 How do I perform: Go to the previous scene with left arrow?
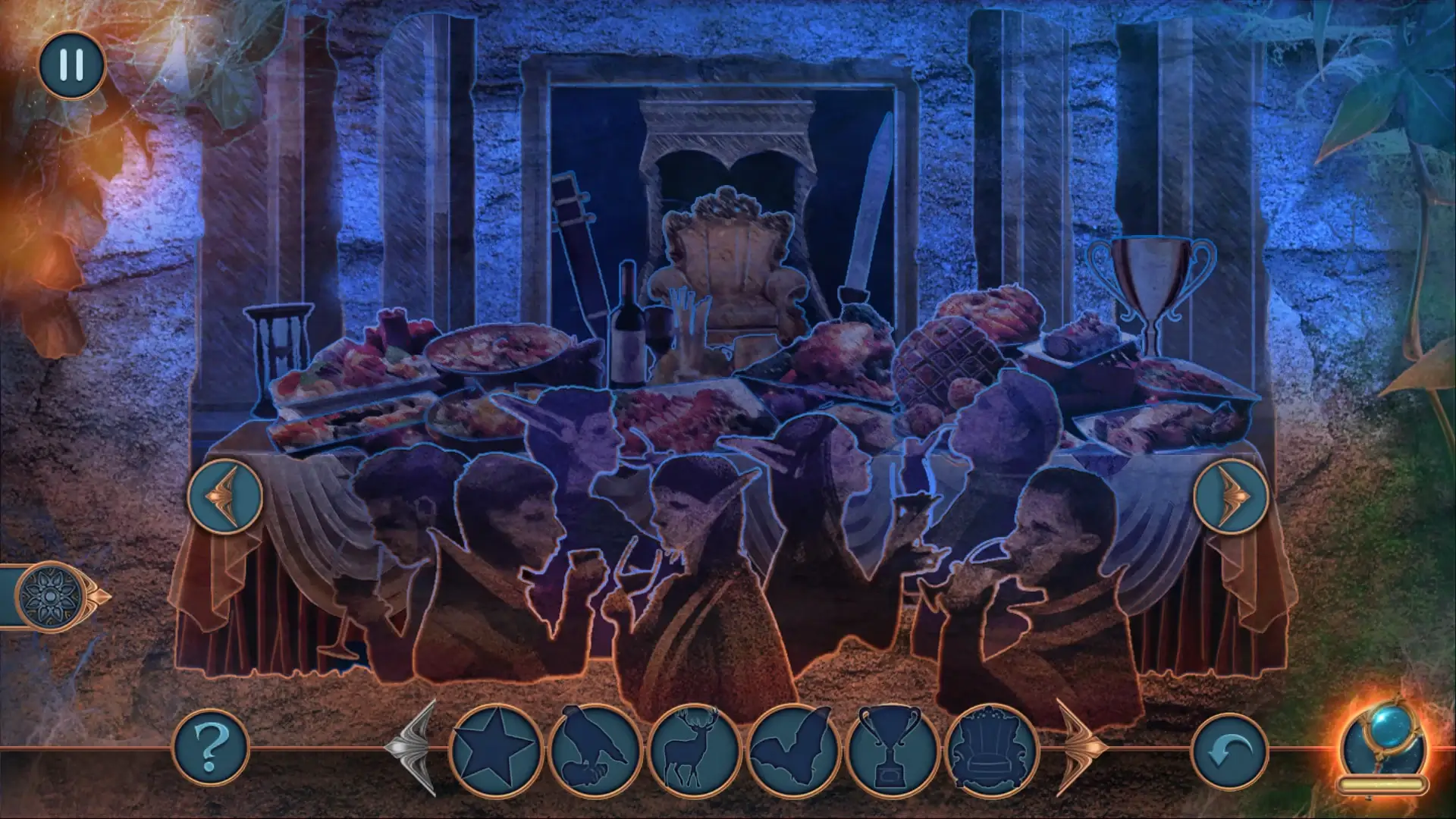[225, 497]
